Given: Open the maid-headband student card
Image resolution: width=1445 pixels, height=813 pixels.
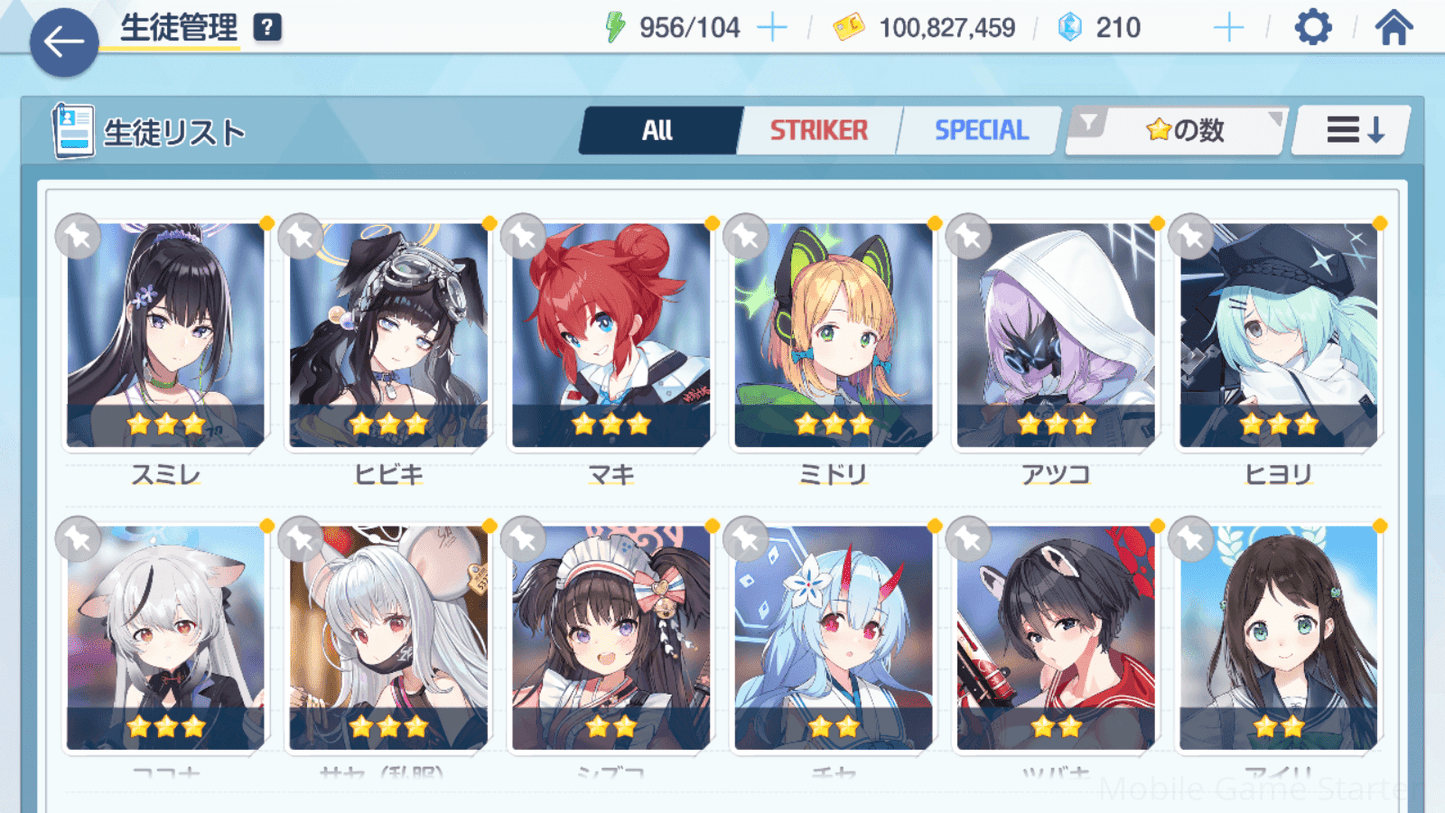Looking at the screenshot, I should pos(611,638).
